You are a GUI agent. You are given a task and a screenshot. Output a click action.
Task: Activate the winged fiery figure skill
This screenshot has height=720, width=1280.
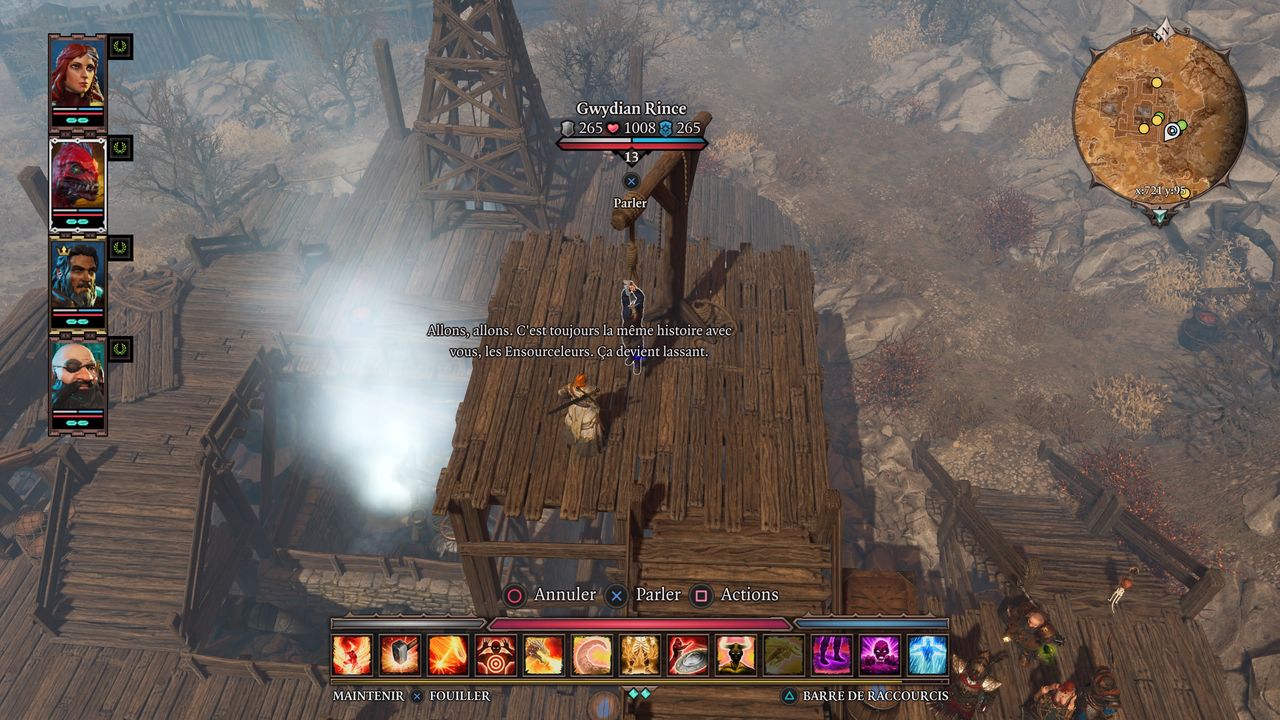[352, 655]
